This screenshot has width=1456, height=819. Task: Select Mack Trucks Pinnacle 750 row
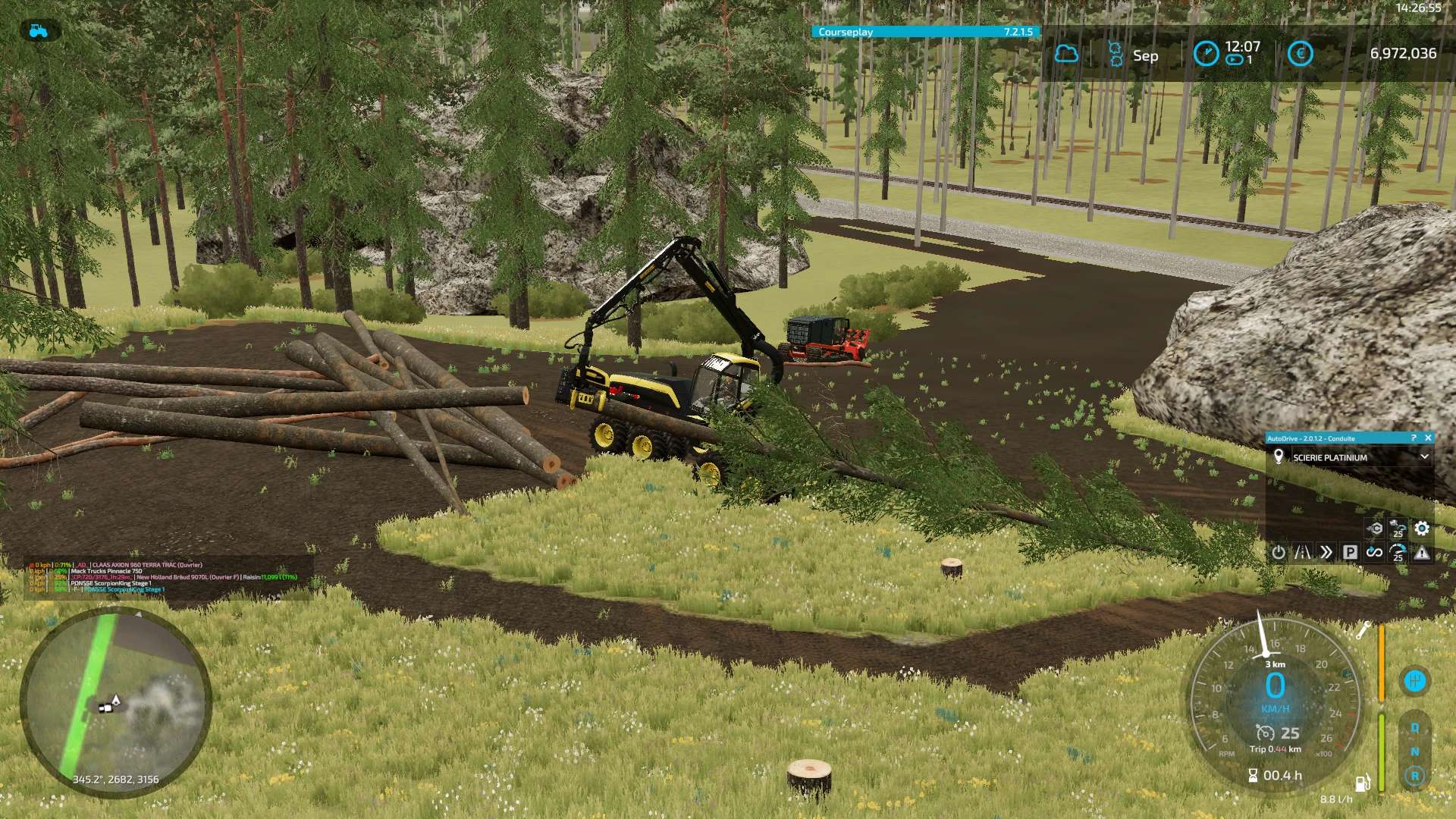pyautogui.click(x=106, y=571)
